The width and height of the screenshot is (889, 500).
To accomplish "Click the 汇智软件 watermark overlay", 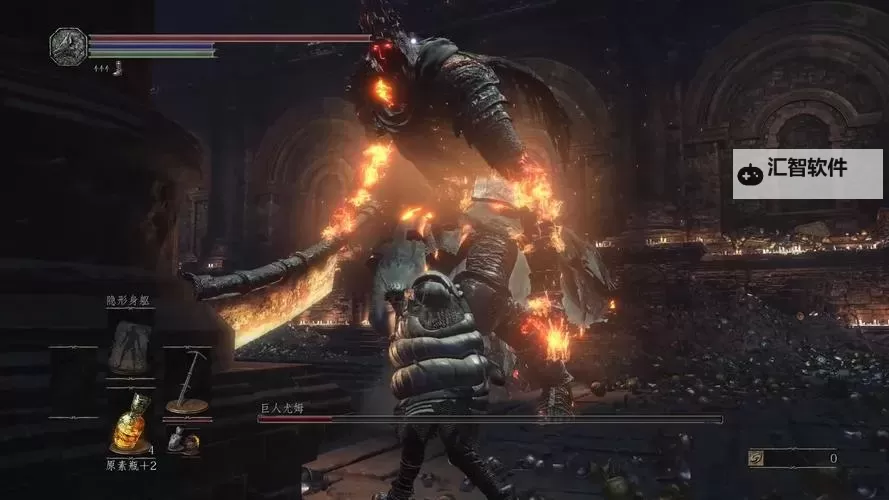I will (x=807, y=173).
